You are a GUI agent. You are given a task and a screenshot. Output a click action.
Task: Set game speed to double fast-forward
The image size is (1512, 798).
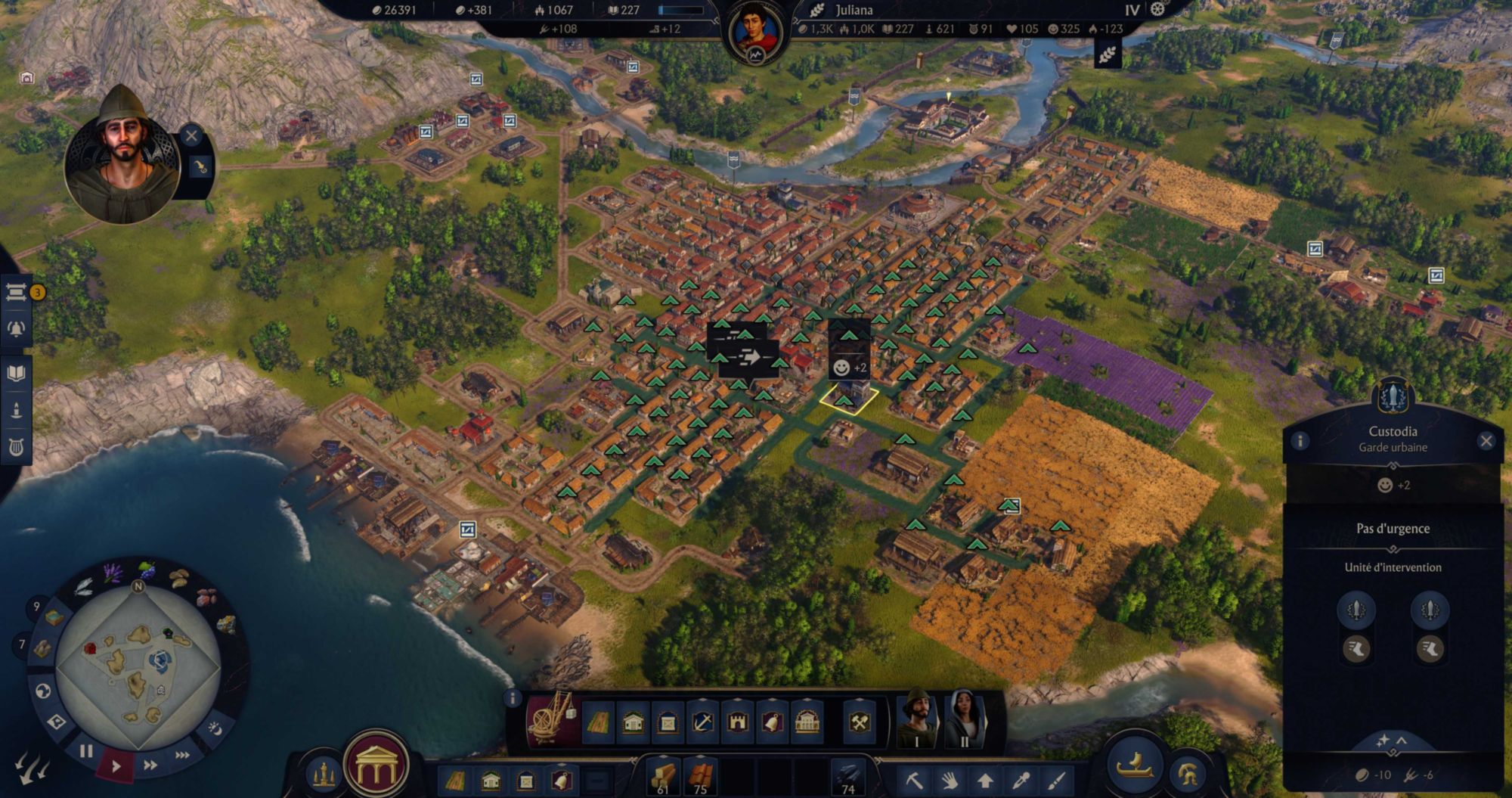[150, 765]
